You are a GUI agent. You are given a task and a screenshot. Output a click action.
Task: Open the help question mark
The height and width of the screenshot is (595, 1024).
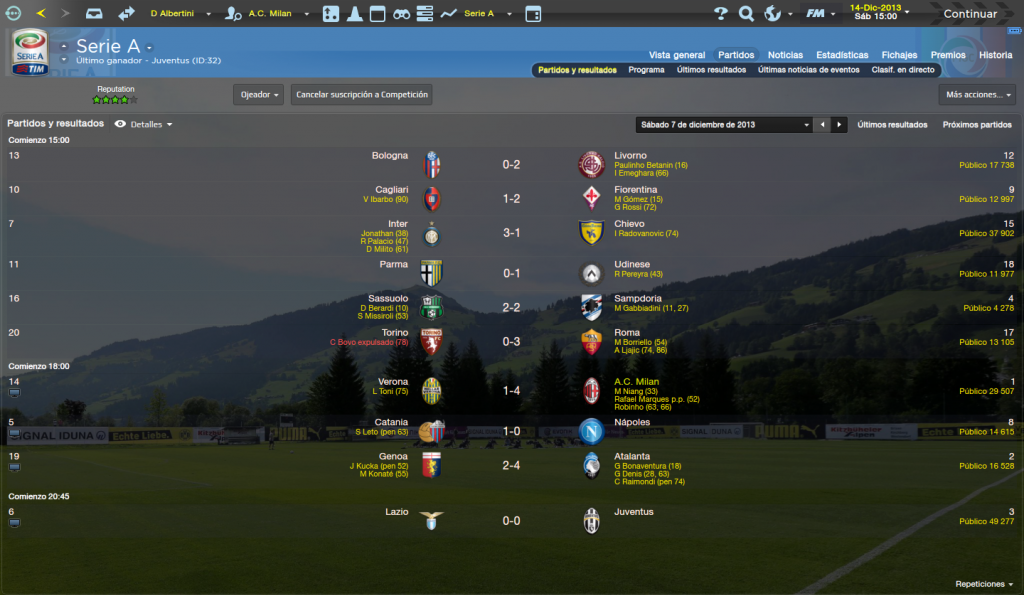coord(721,14)
